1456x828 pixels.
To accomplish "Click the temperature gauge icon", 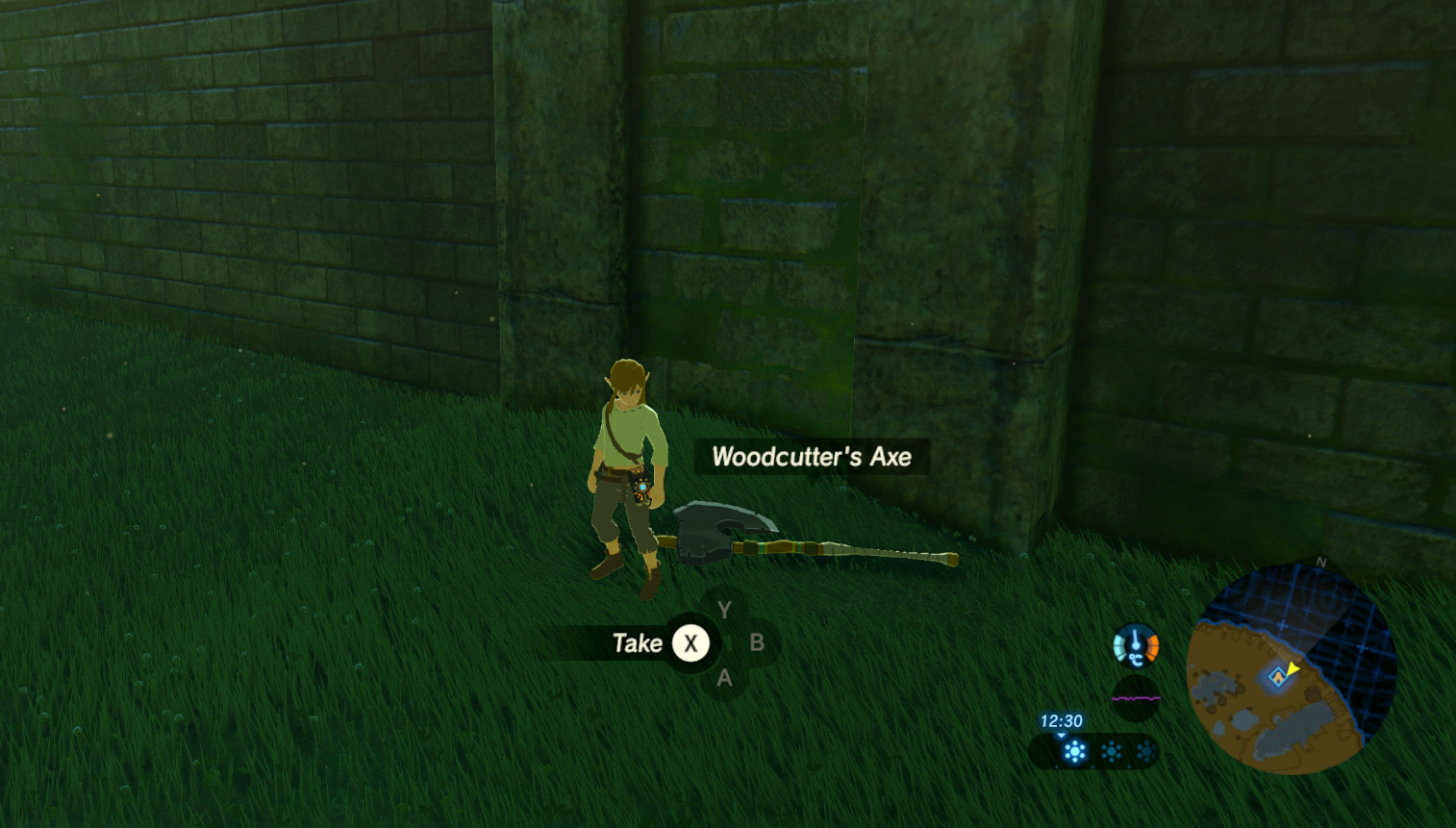I will [1134, 642].
